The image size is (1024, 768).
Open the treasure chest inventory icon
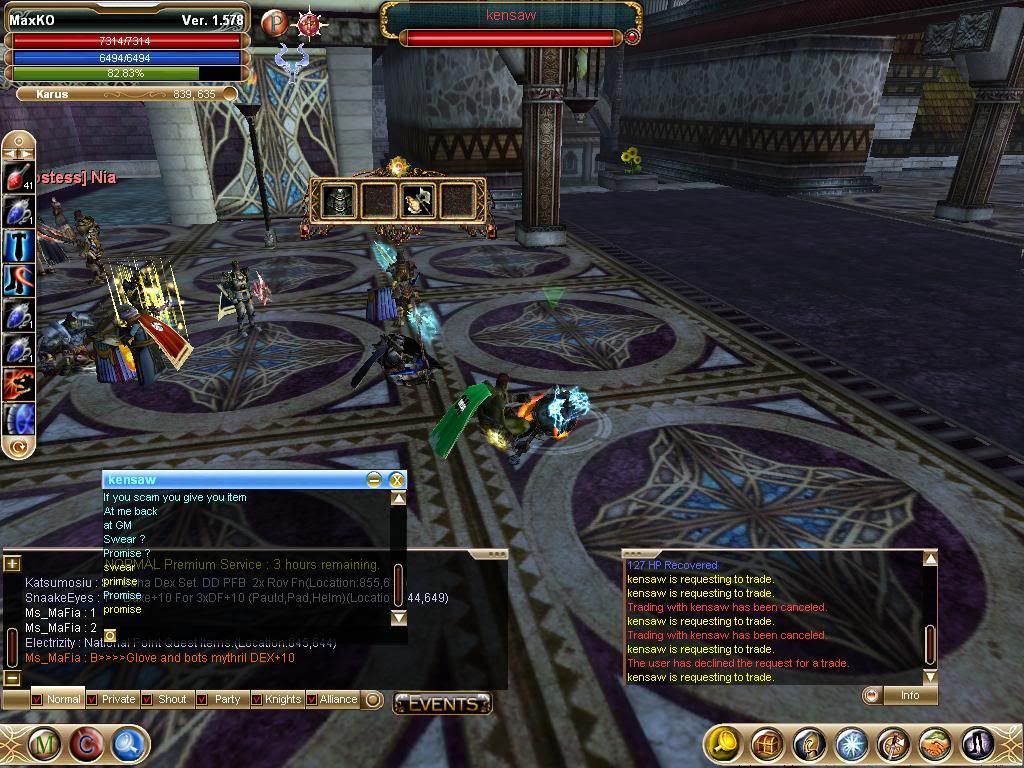[x=767, y=745]
